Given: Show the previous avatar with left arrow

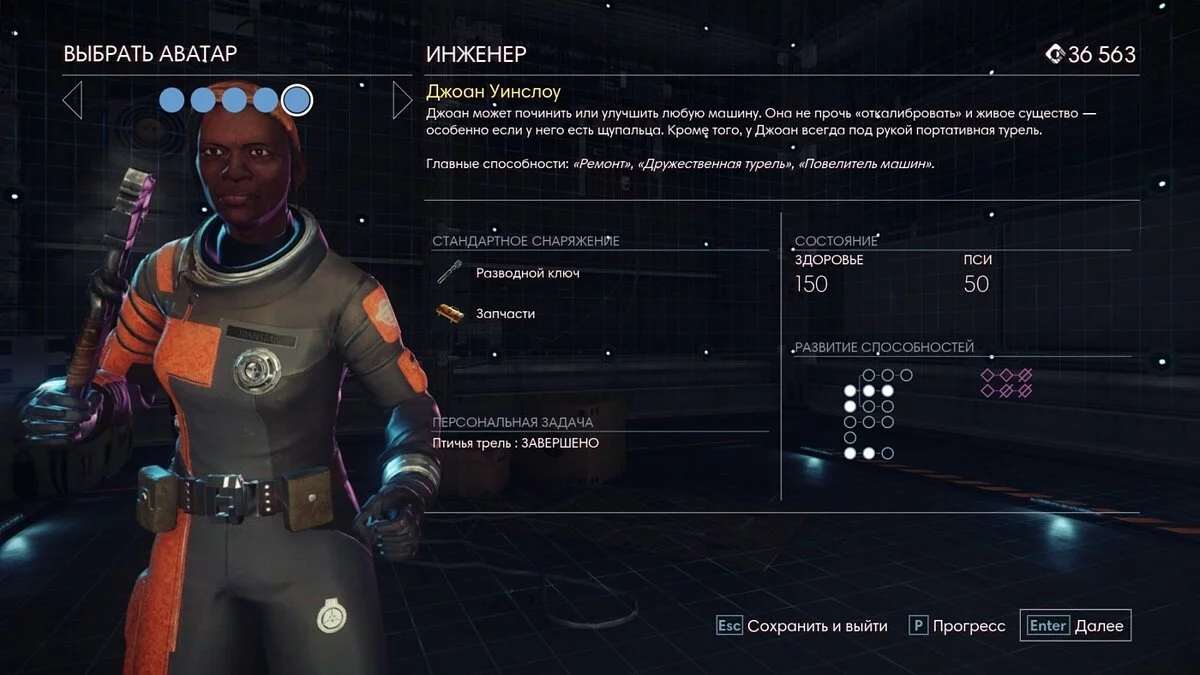Looking at the screenshot, I should 72,100.
